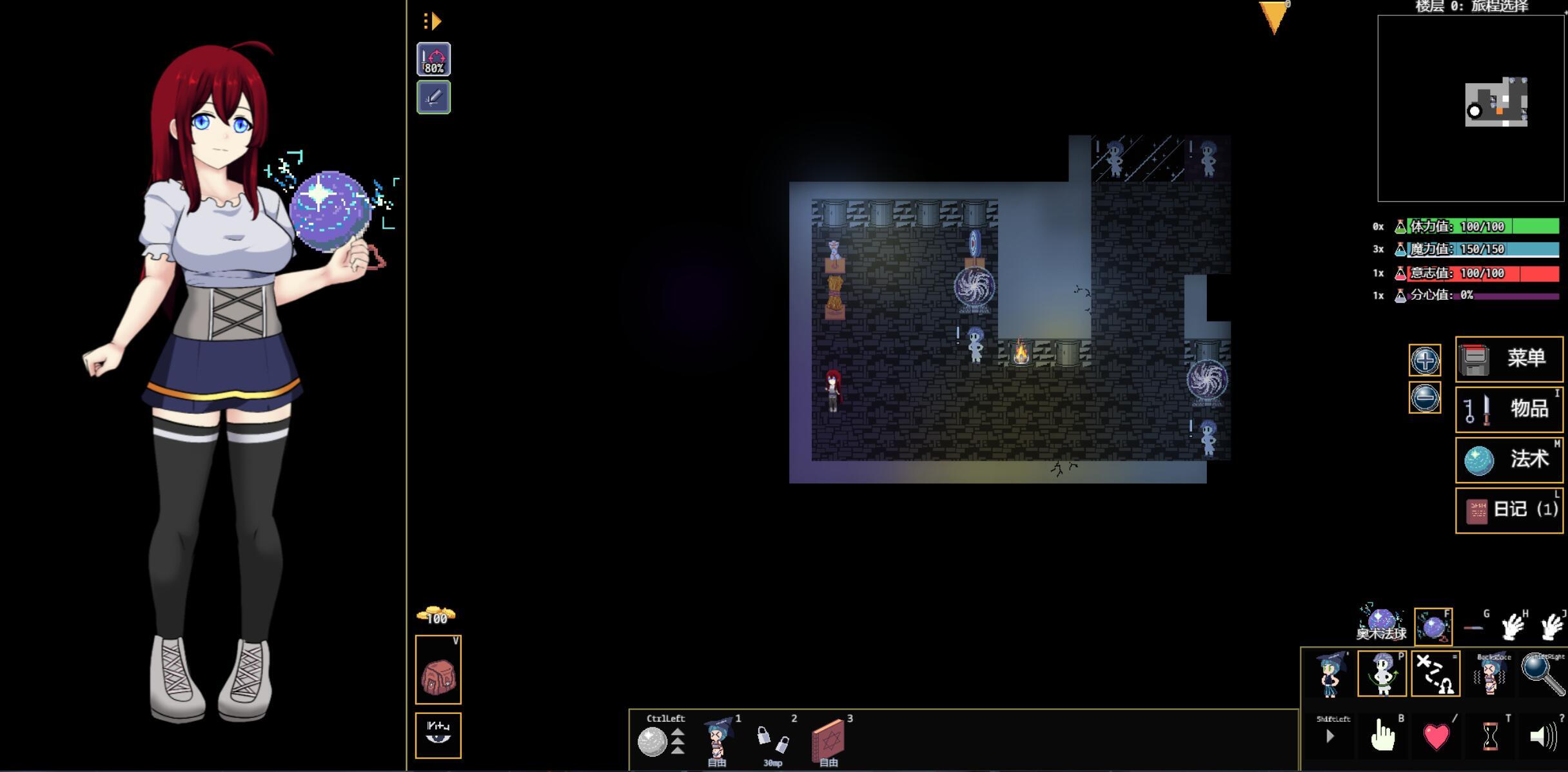Activate the pointing hand interact icon
Image resolution: width=1568 pixels, height=772 pixels.
pyautogui.click(x=1382, y=736)
